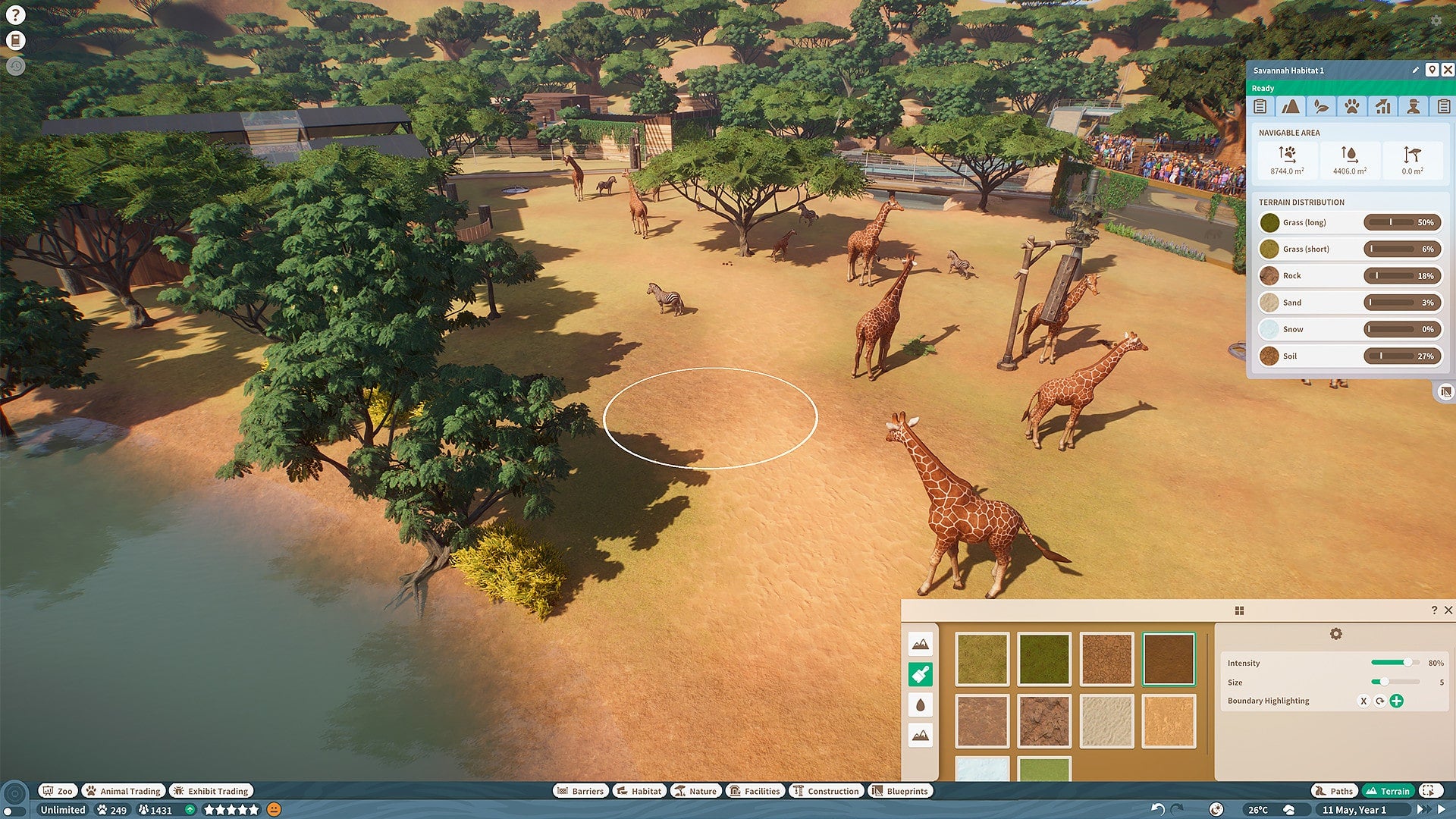
Task: Select the terrain paint brush tool
Action: (x=920, y=674)
